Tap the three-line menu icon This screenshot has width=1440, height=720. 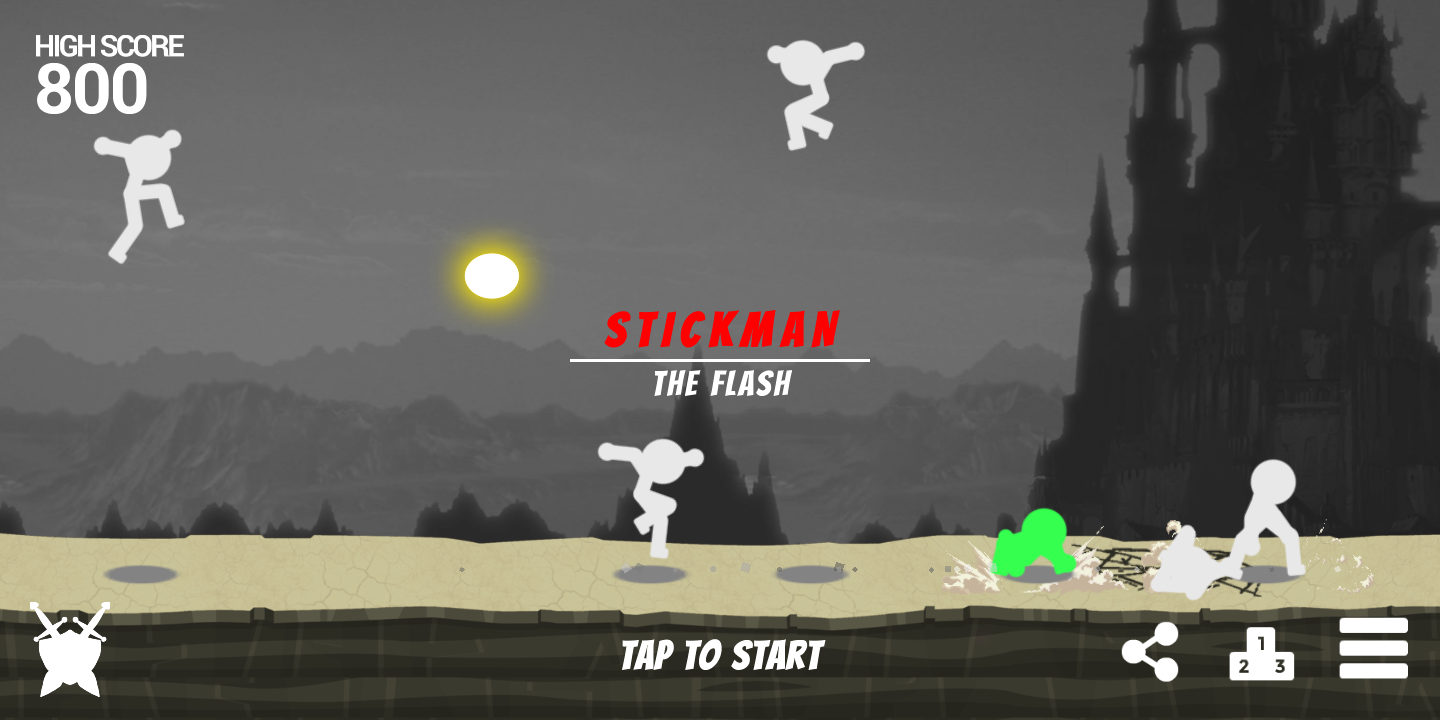(x=1374, y=648)
